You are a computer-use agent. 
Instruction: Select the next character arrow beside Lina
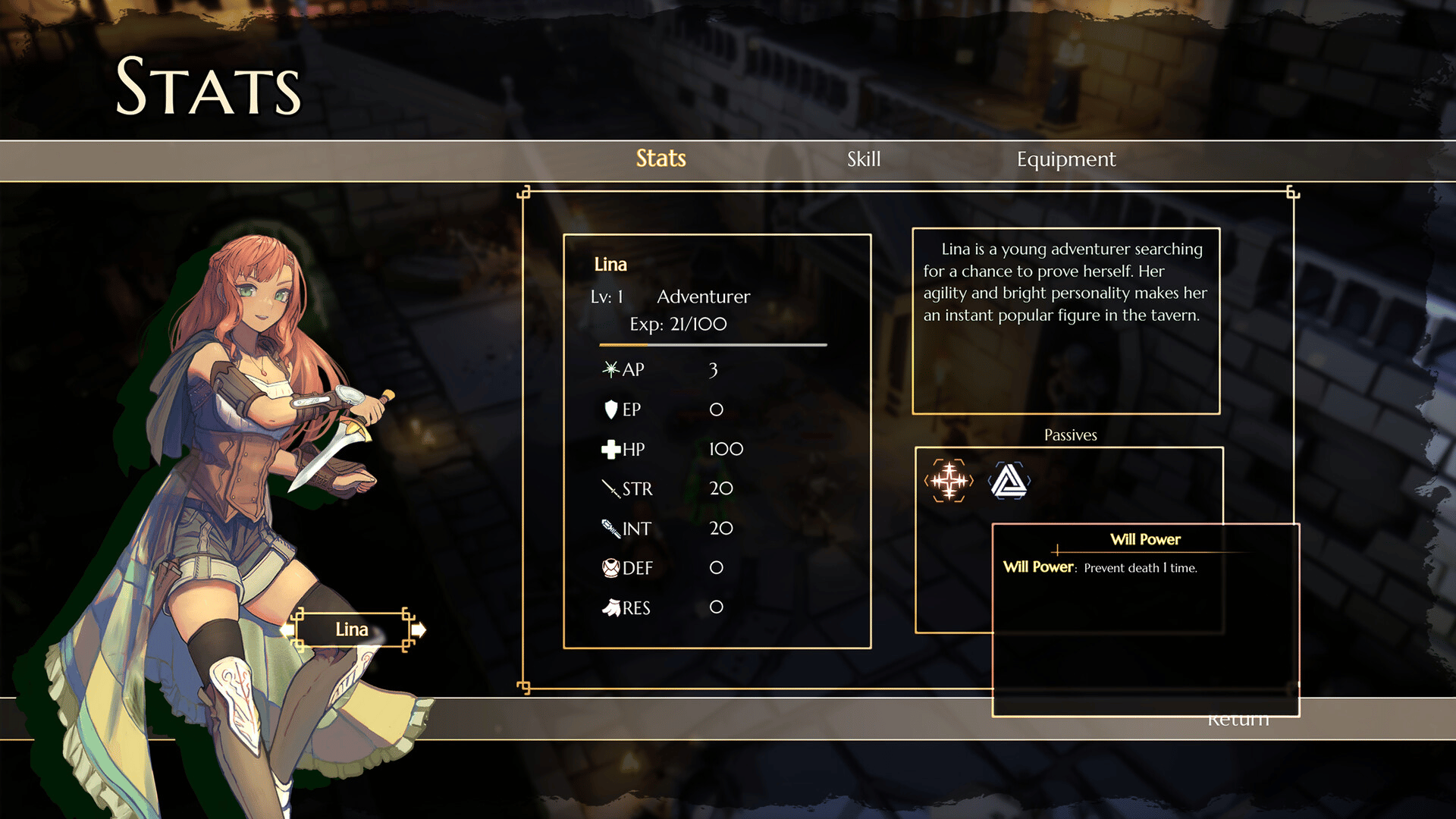419,629
